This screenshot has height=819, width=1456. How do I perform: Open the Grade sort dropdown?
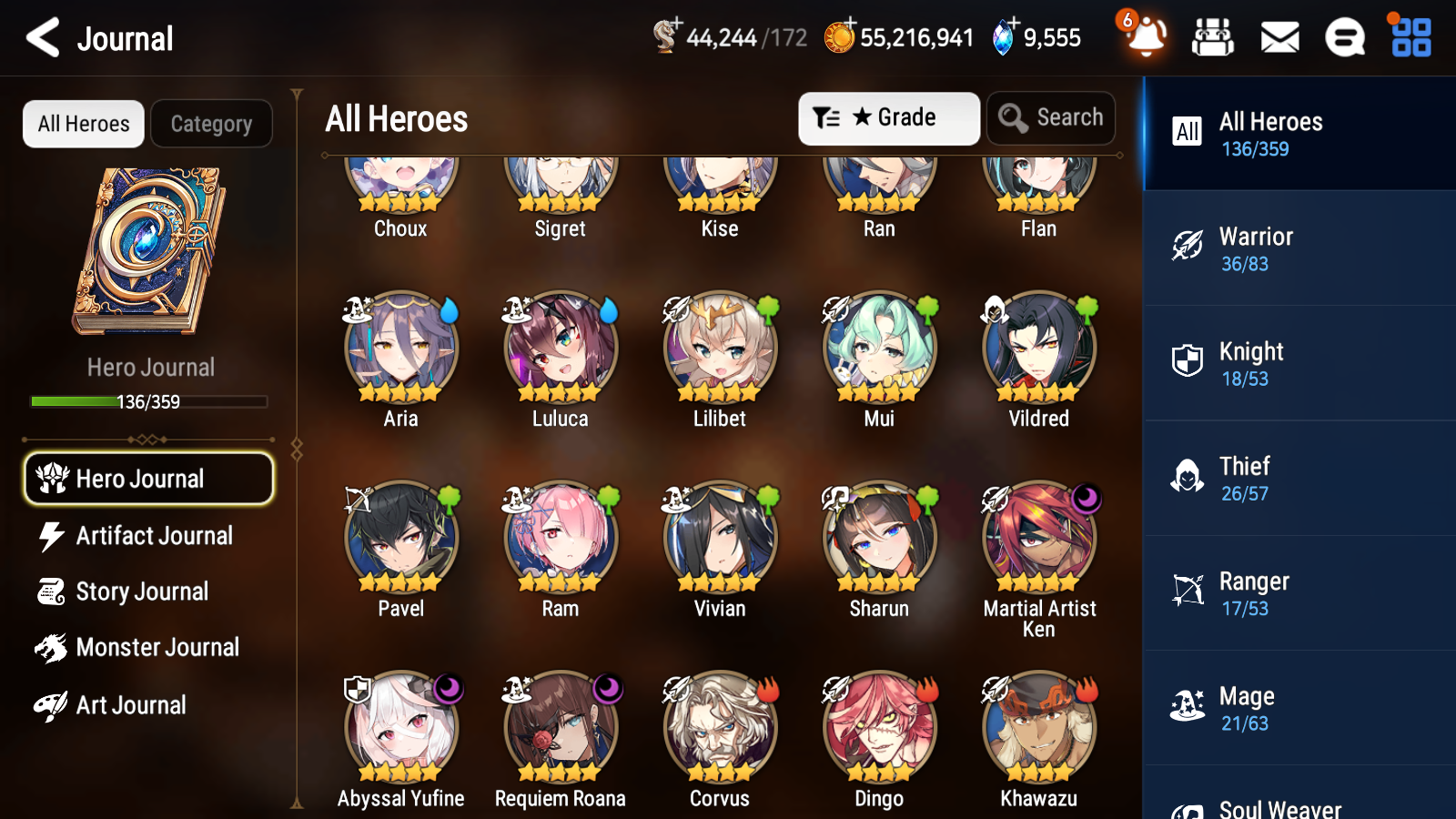(x=888, y=117)
